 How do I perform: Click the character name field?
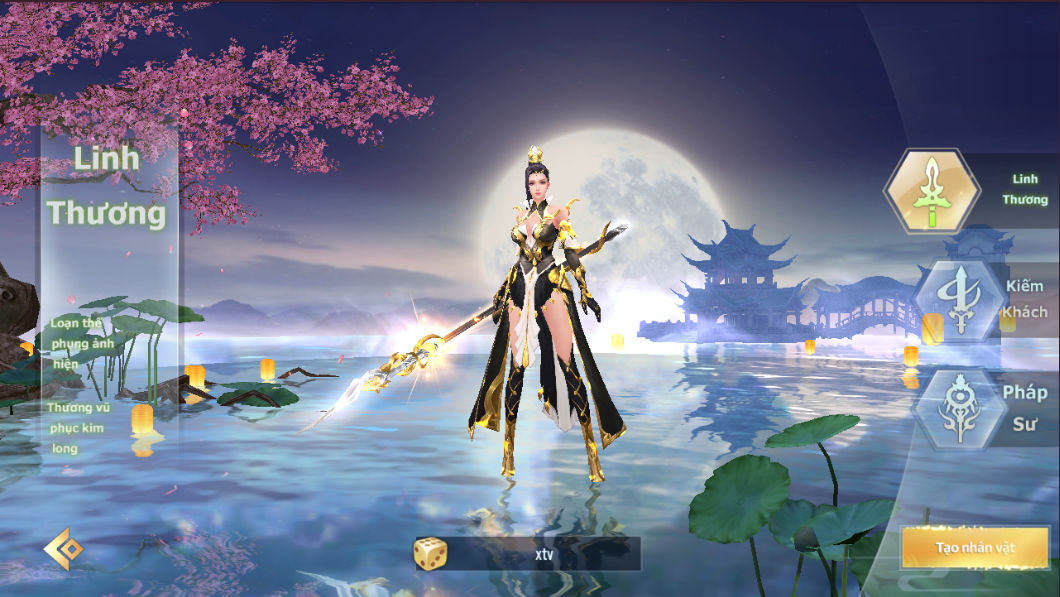coord(543,553)
